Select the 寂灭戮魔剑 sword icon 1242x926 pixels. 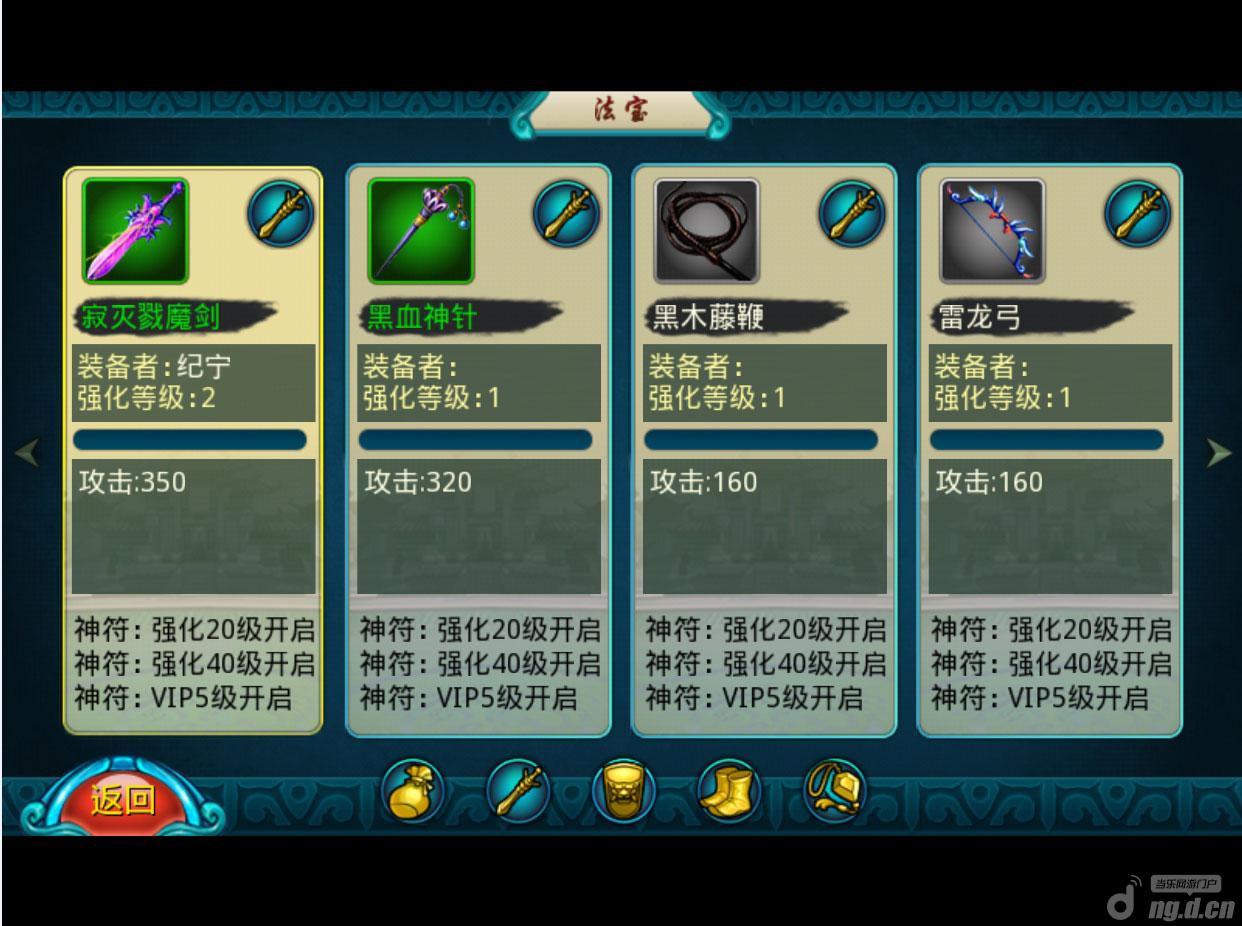tap(135, 231)
